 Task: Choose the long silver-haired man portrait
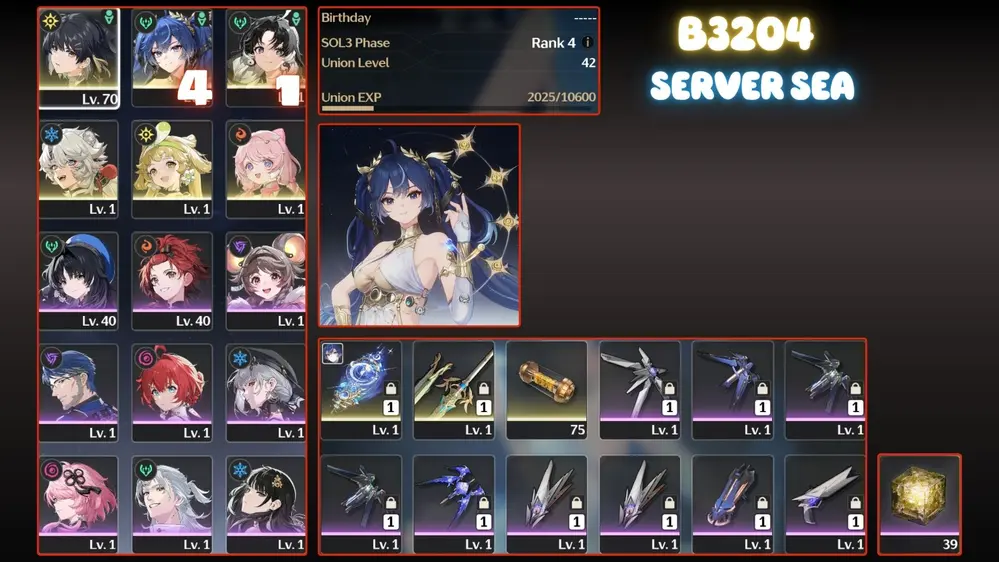click(172, 505)
